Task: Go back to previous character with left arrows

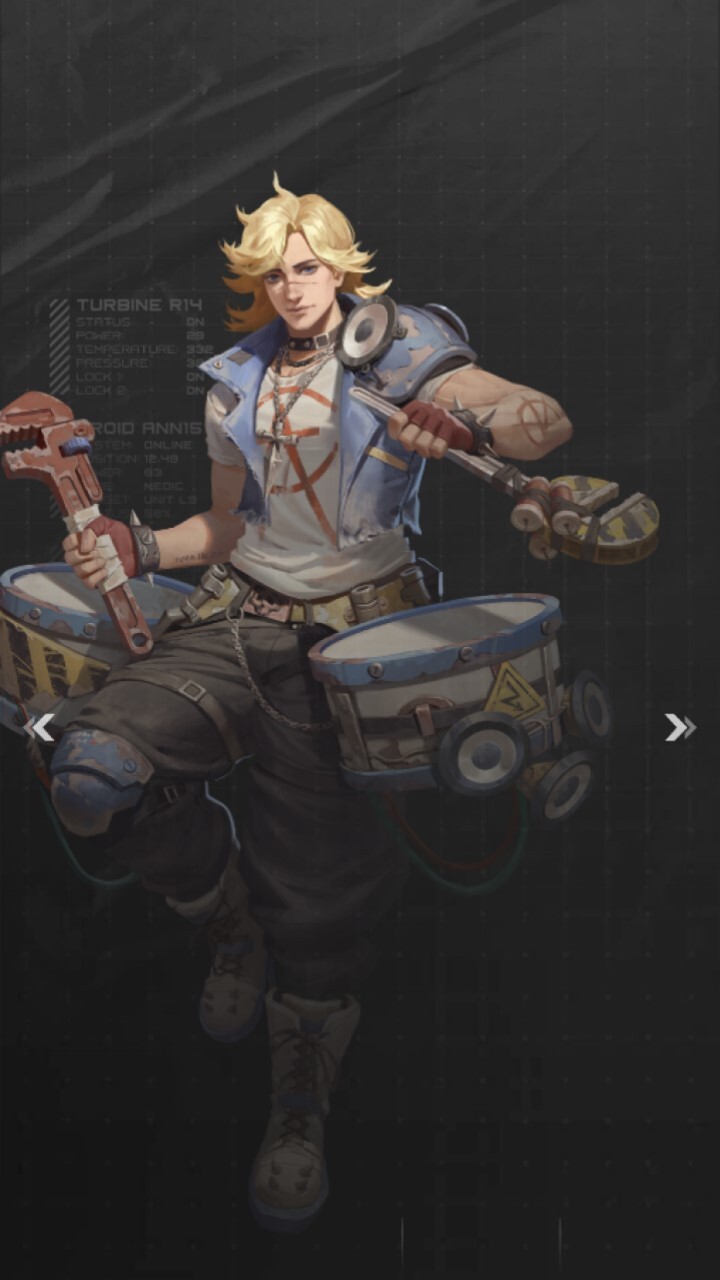Action: (x=39, y=728)
